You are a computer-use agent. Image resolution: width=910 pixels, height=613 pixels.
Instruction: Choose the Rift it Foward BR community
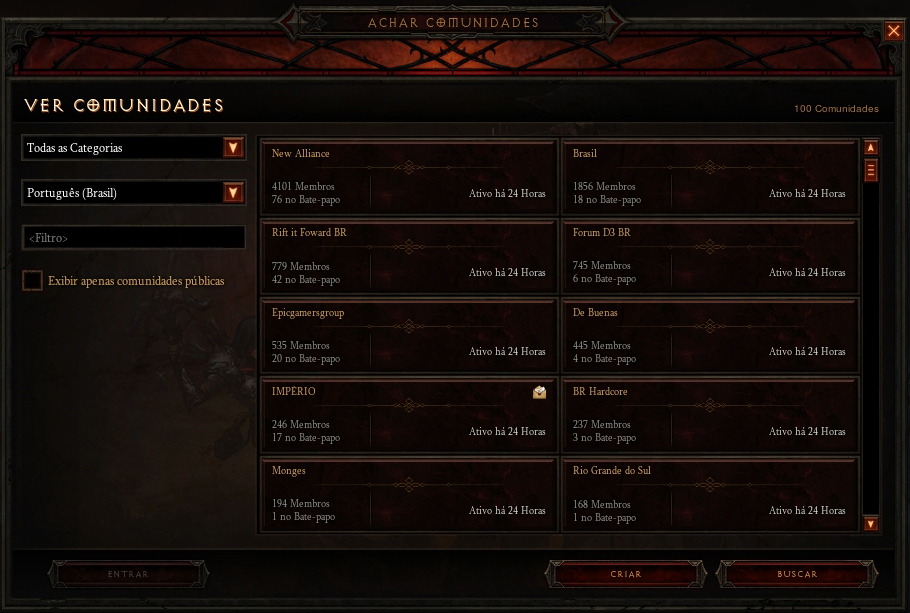408,257
